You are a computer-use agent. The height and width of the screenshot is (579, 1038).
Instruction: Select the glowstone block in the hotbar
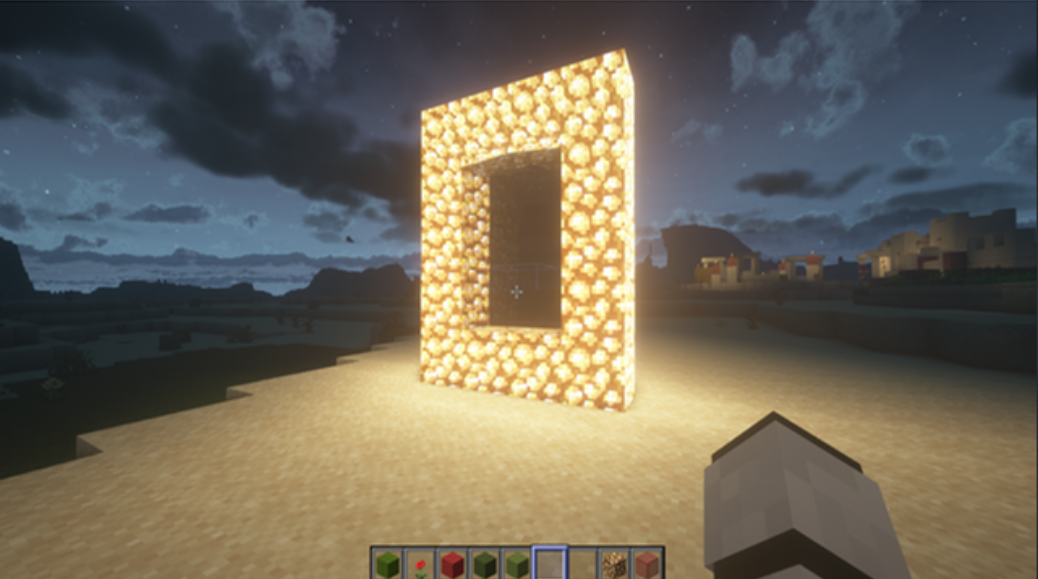[614, 565]
